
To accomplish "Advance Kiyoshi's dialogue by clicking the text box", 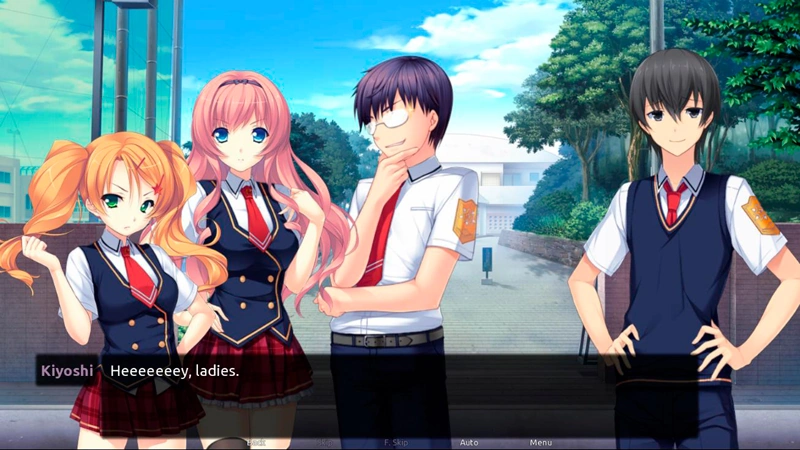I will coord(400,385).
